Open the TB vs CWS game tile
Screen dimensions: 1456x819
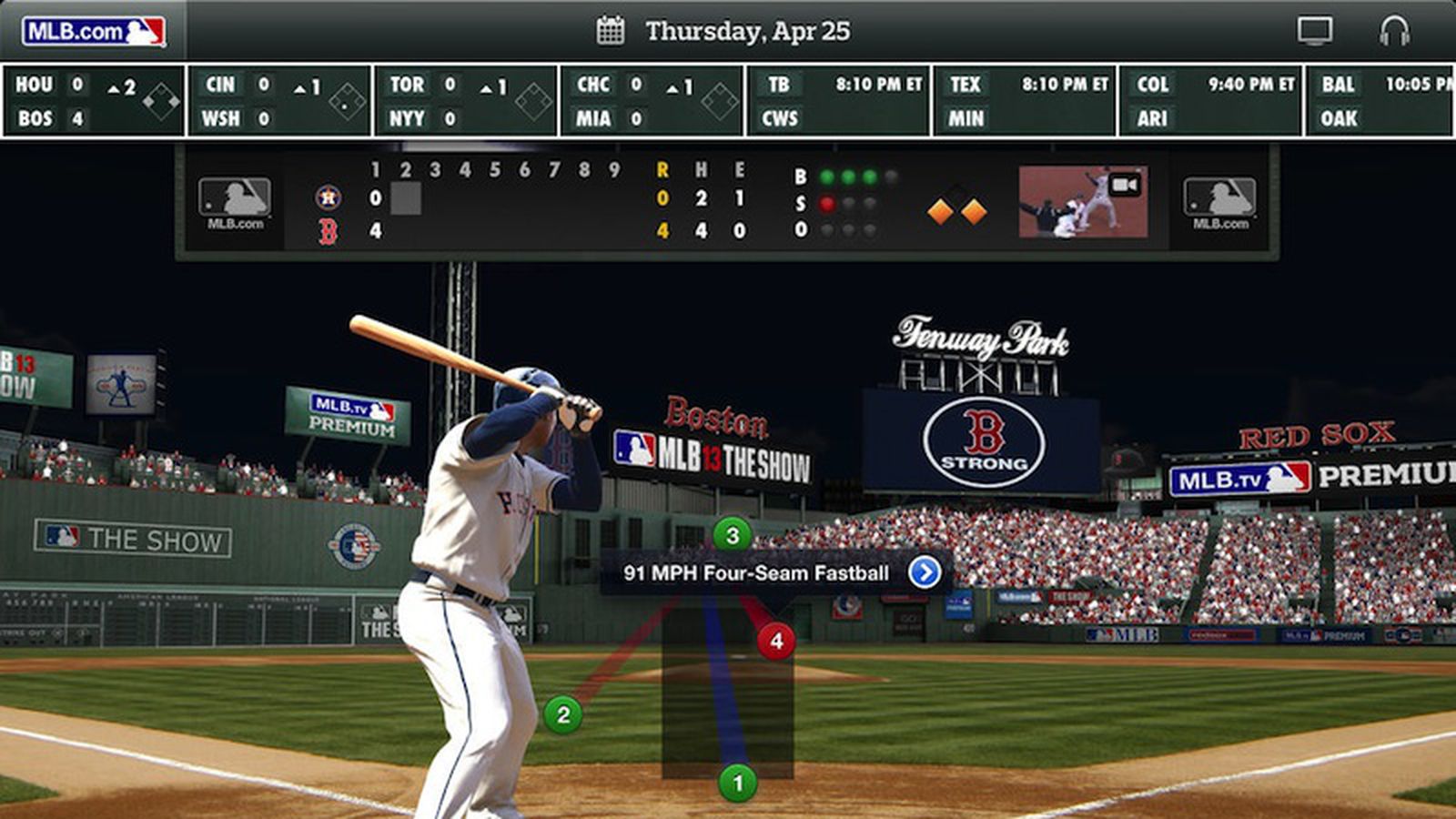pos(838,101)
